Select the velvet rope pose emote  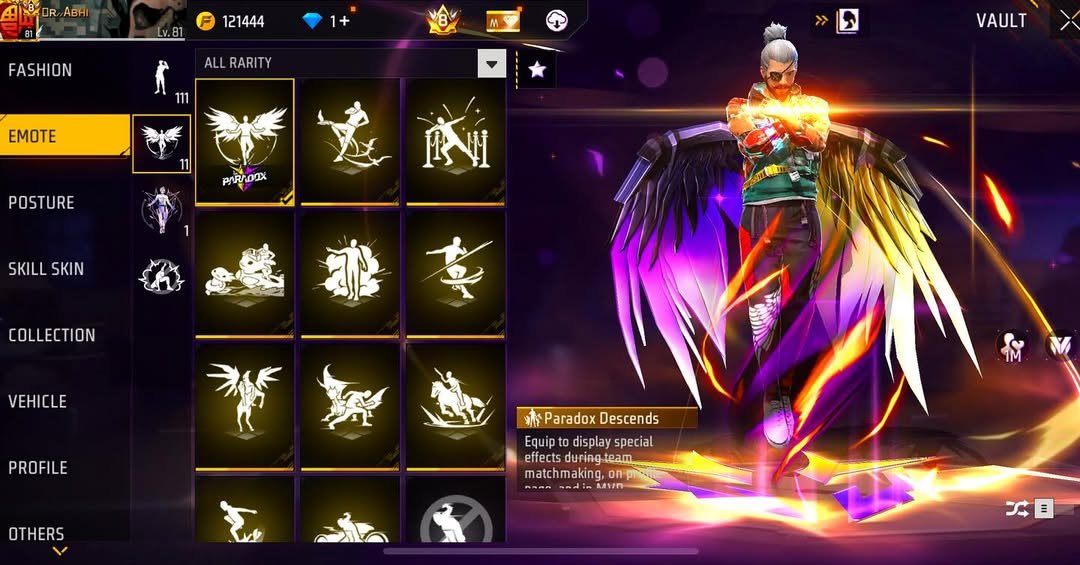coord(455,141)
